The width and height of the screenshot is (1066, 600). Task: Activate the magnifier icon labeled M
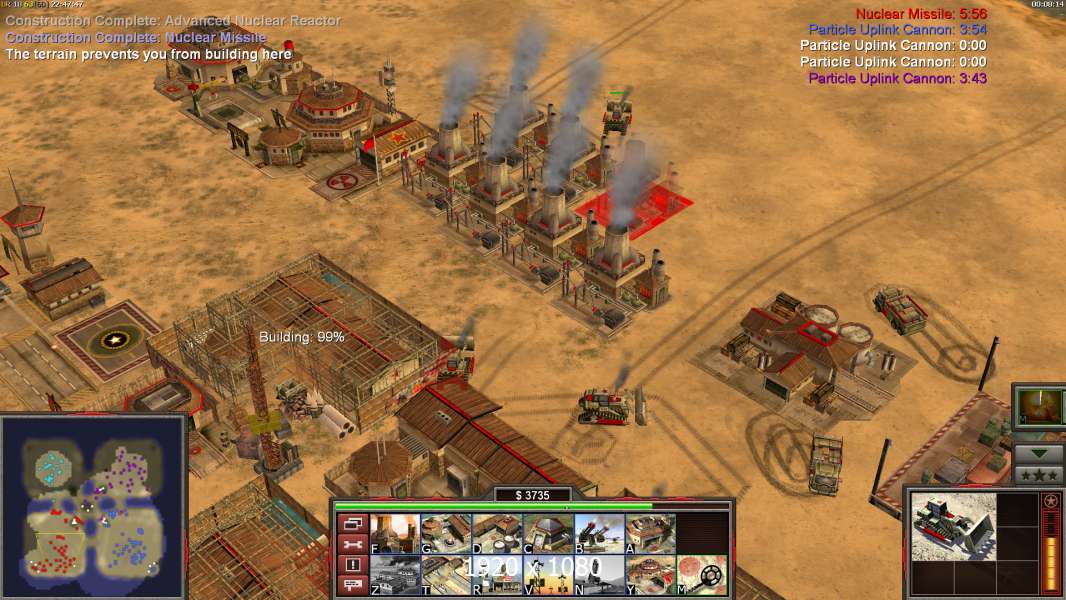pos(701,575)
